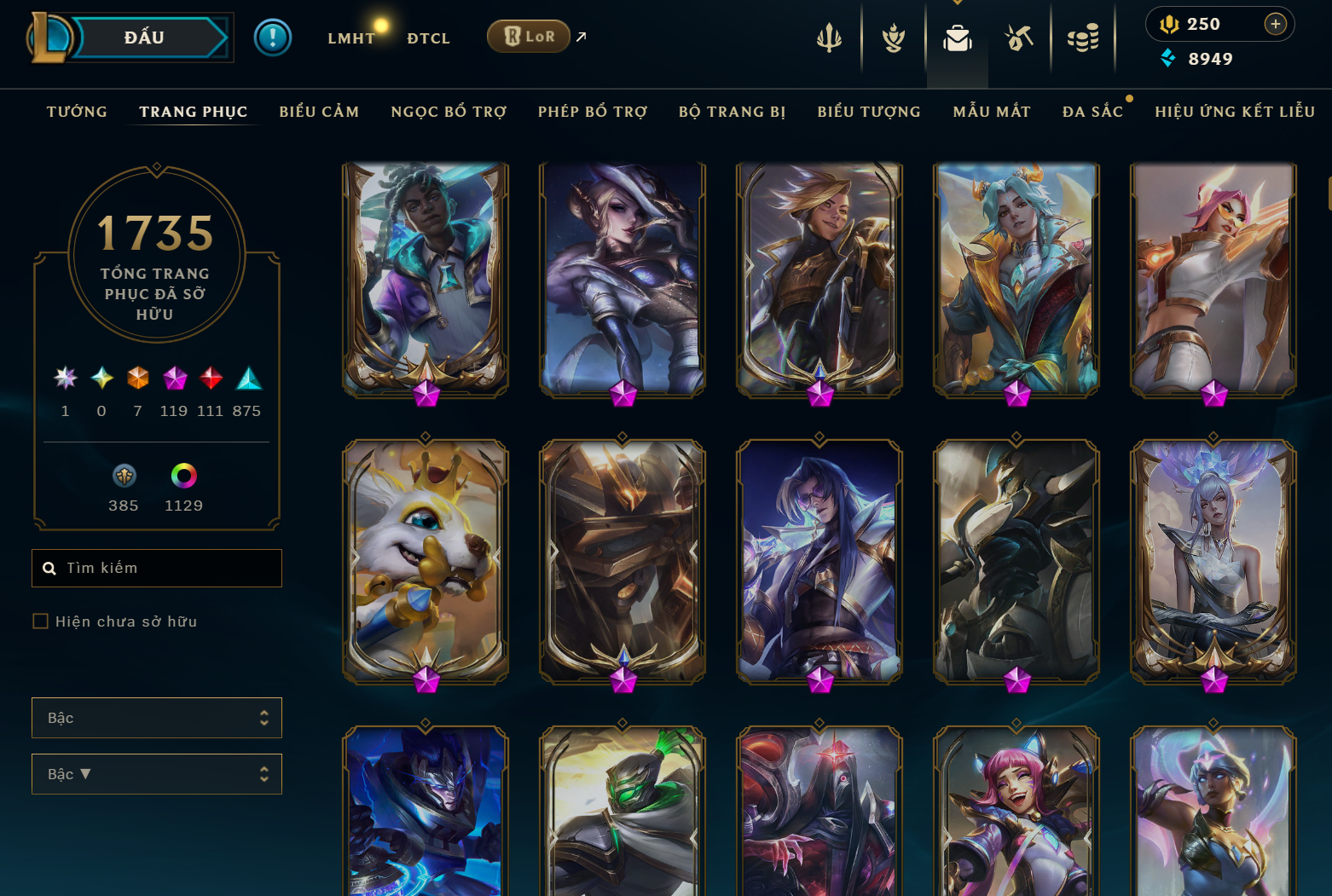Click the Tìm kiếm search field

pos(157,568)
